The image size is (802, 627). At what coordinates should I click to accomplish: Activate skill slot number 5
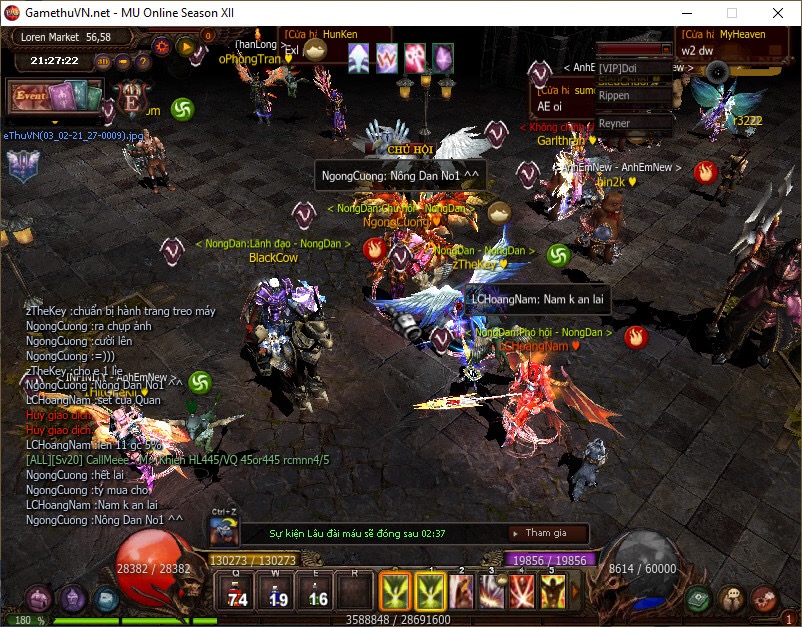(x=552, y=591)
